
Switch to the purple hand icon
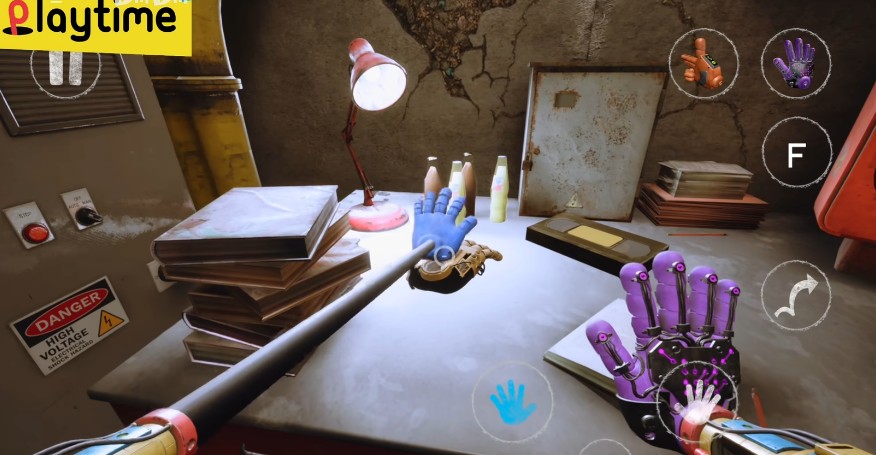point(796,63)
